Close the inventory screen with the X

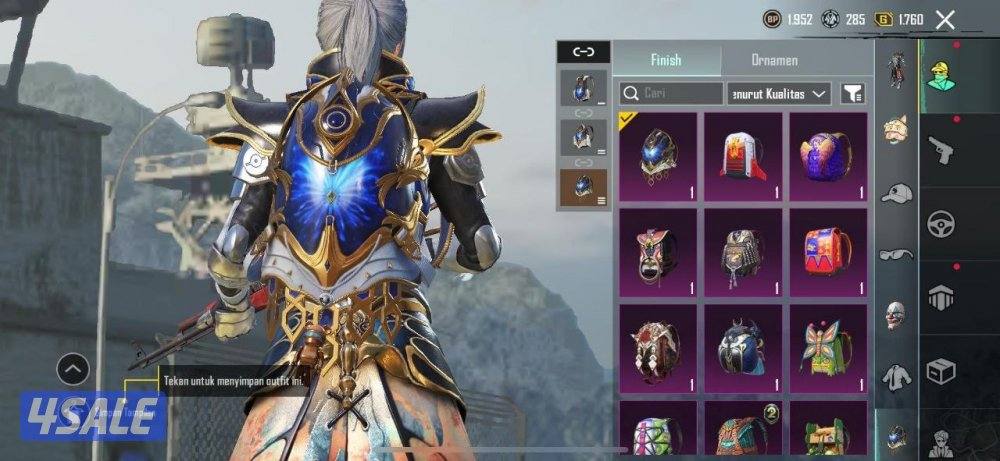tap(944, 19)
